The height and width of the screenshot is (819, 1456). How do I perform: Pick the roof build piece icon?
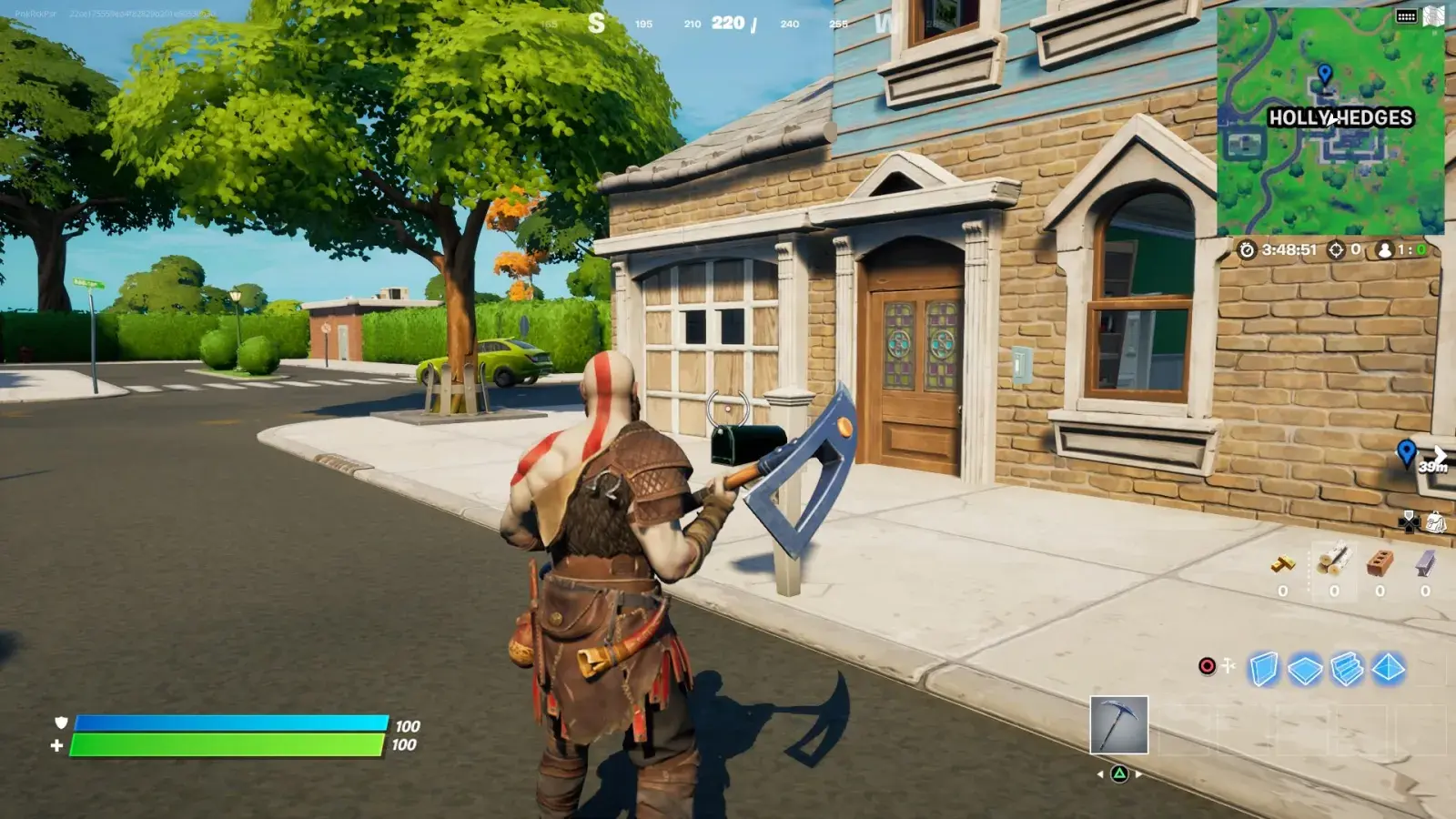click(1388, 668)
